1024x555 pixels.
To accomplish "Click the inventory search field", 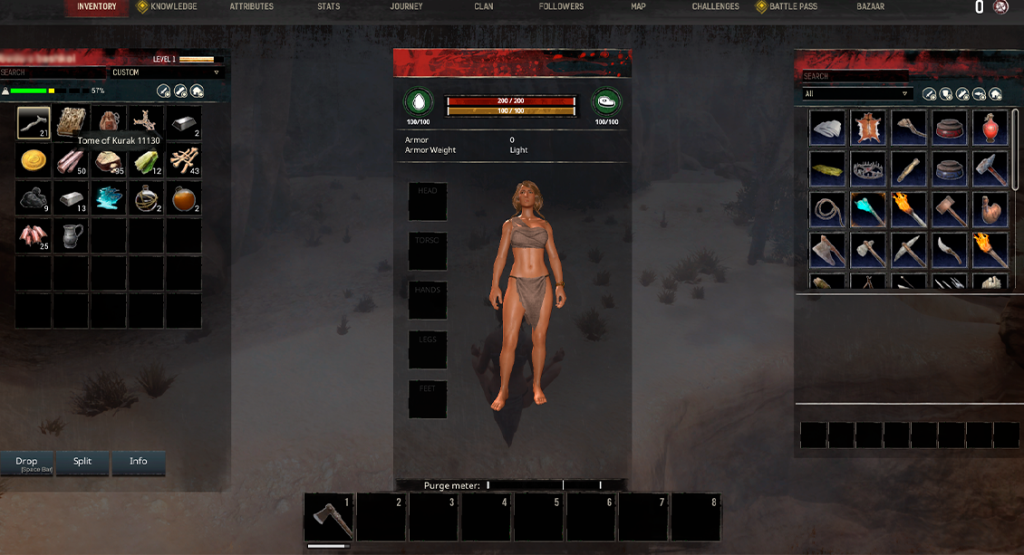I will (x=53, y=73).
